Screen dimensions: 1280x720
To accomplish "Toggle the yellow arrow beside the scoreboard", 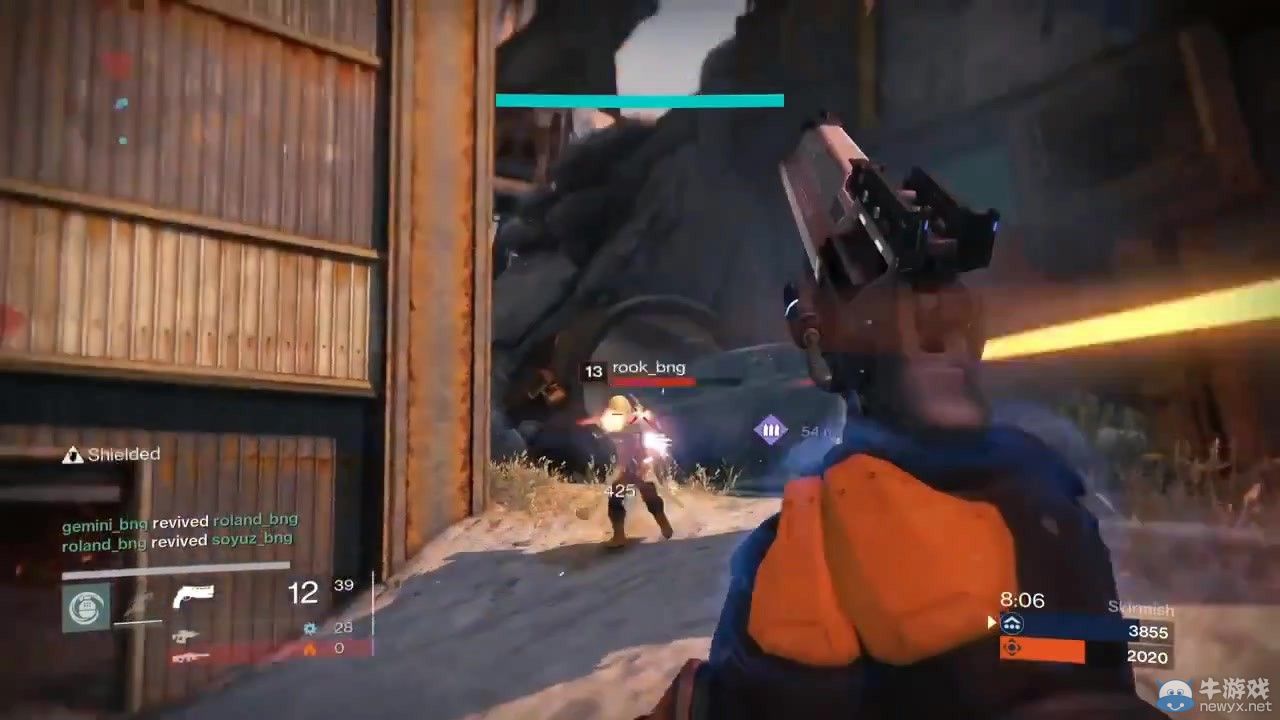I will [989, 622].
